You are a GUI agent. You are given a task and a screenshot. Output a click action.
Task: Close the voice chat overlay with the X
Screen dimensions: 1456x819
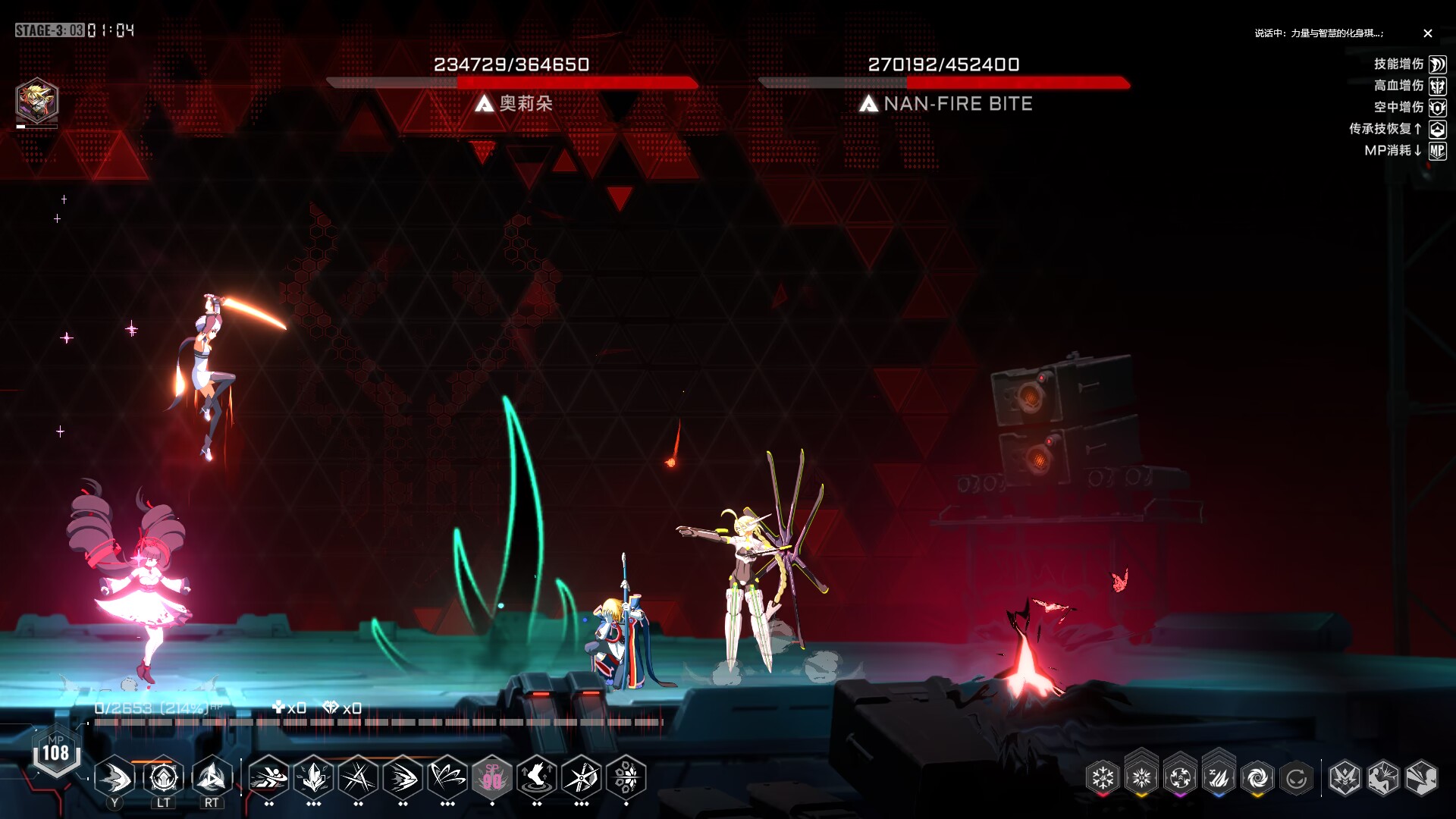click(x=1428, y=33)
